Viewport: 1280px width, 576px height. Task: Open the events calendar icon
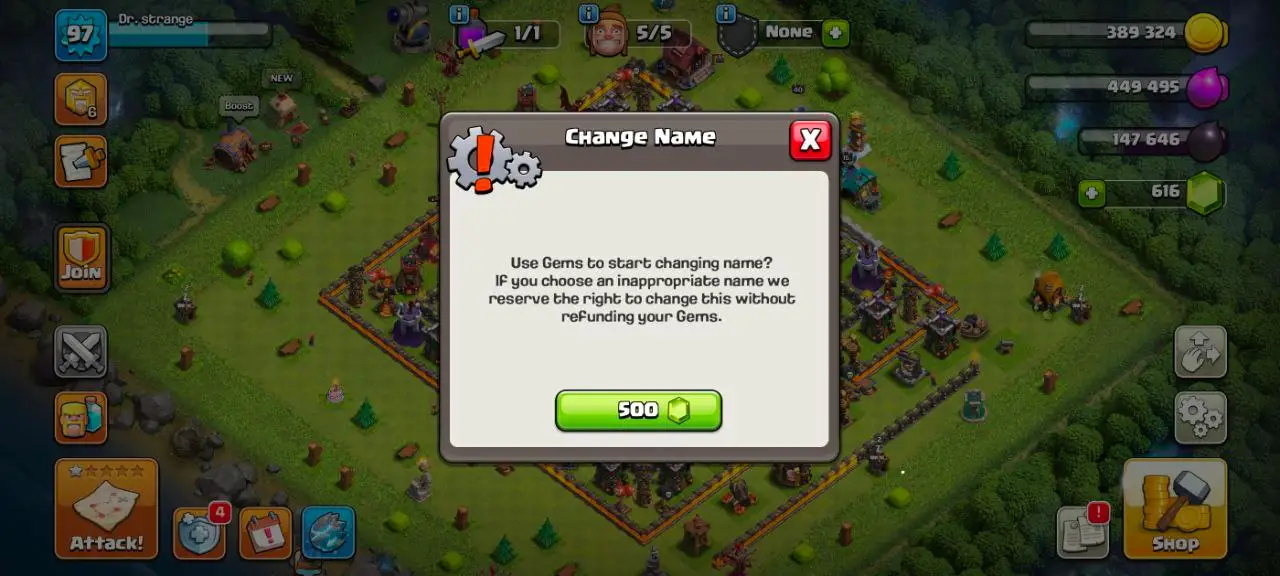pyautogui.click(x=265, y=533)
